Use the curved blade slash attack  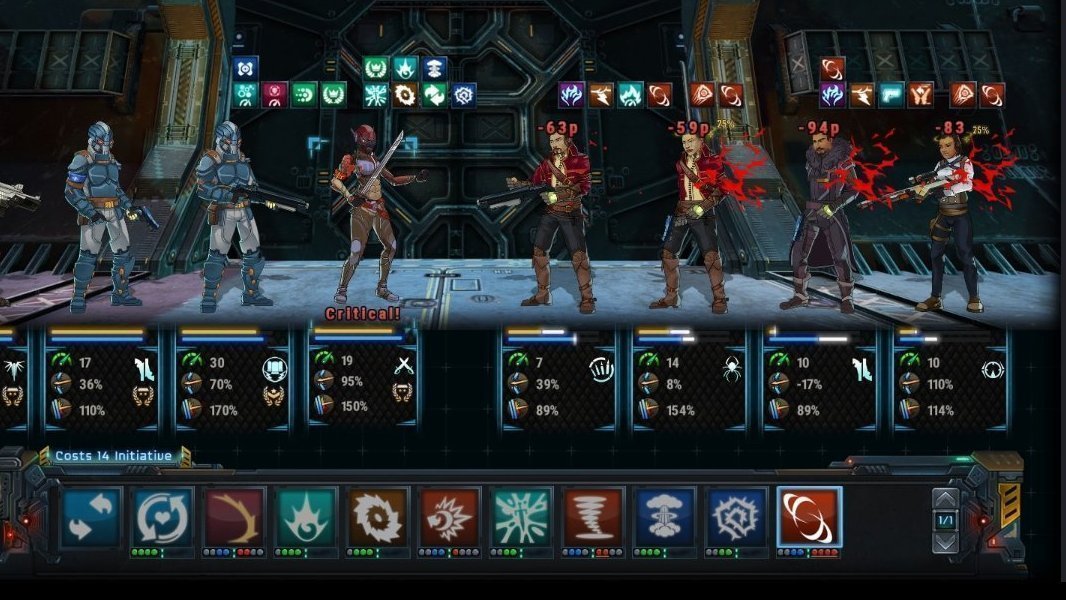[235, 516]
